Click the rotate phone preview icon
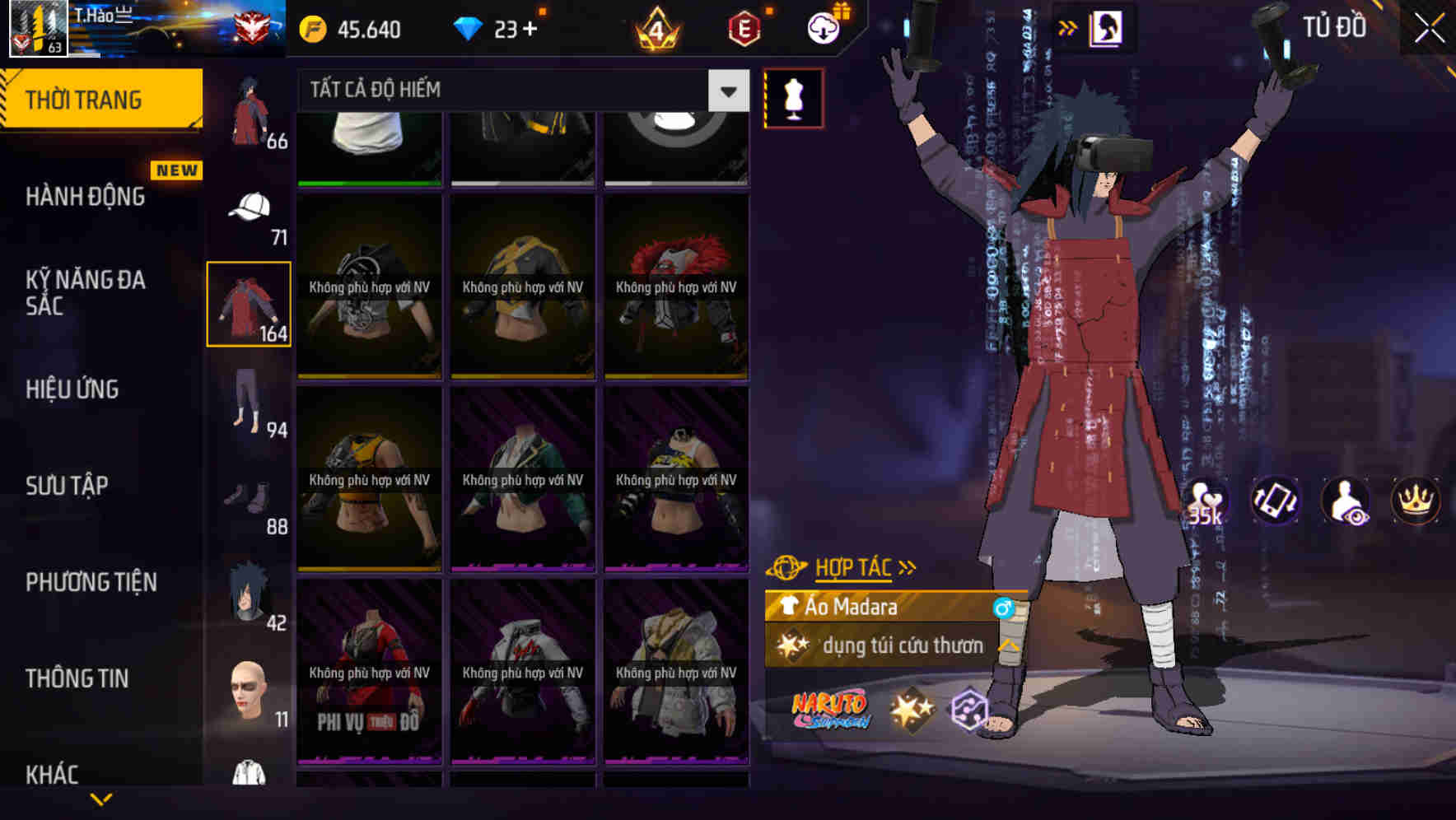Image resolution: width=1456 pixels, height=820 pixels. click(1275, 501)
